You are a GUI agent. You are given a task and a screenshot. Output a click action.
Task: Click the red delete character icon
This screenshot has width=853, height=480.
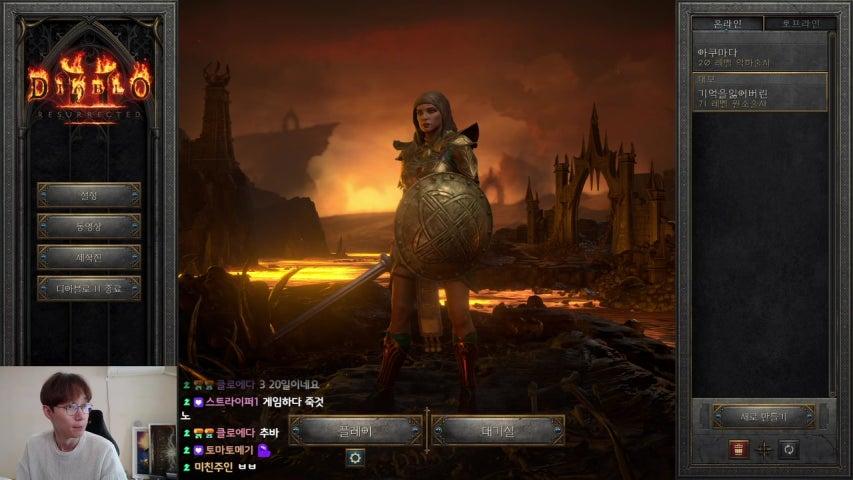click(x=739, y=449)
